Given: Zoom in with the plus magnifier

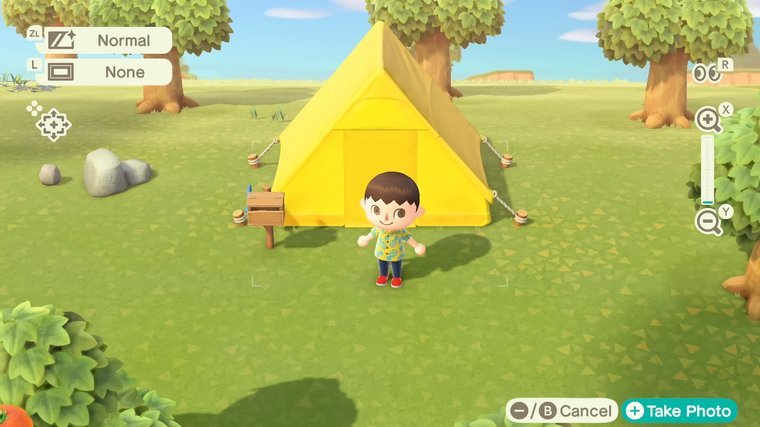Looking at the screenshot, I should point(709,121).
